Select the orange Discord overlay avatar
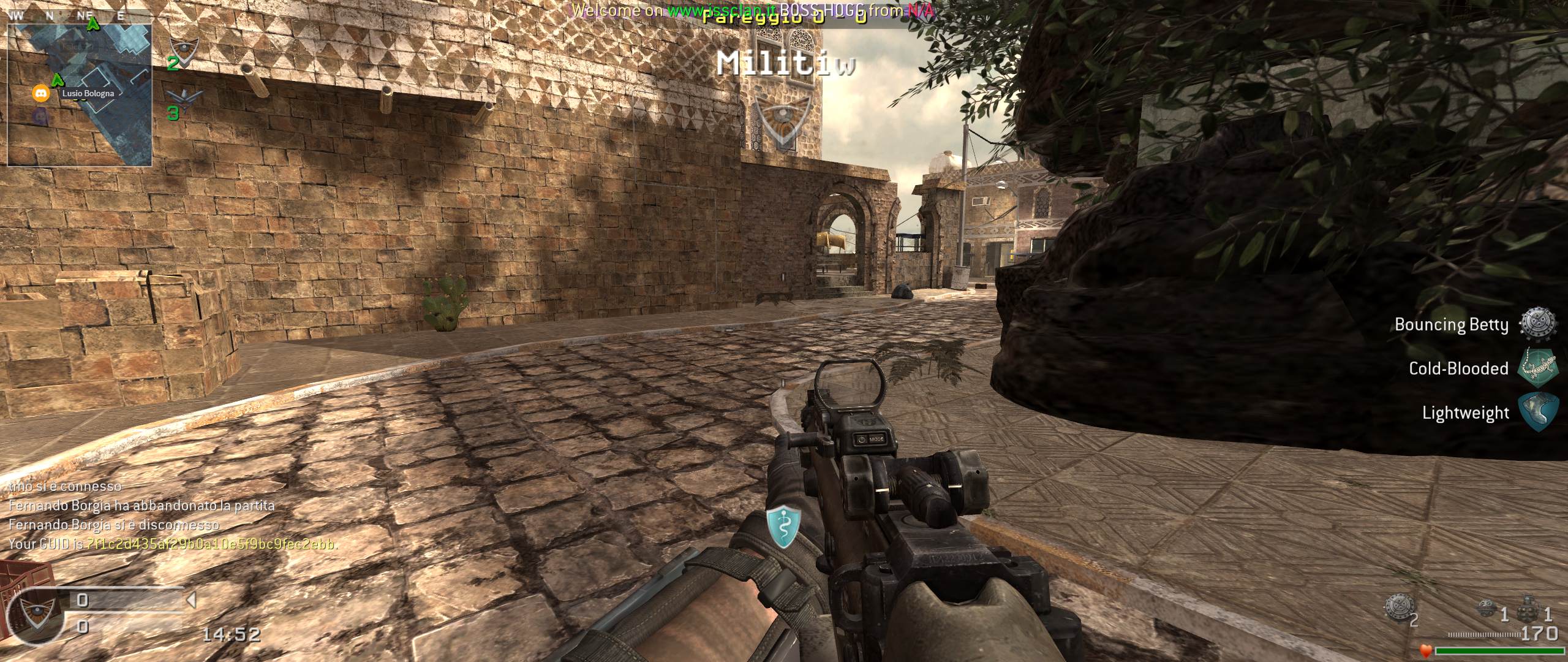The width and height of the screenshot is (1568, 662). (40, 94)
